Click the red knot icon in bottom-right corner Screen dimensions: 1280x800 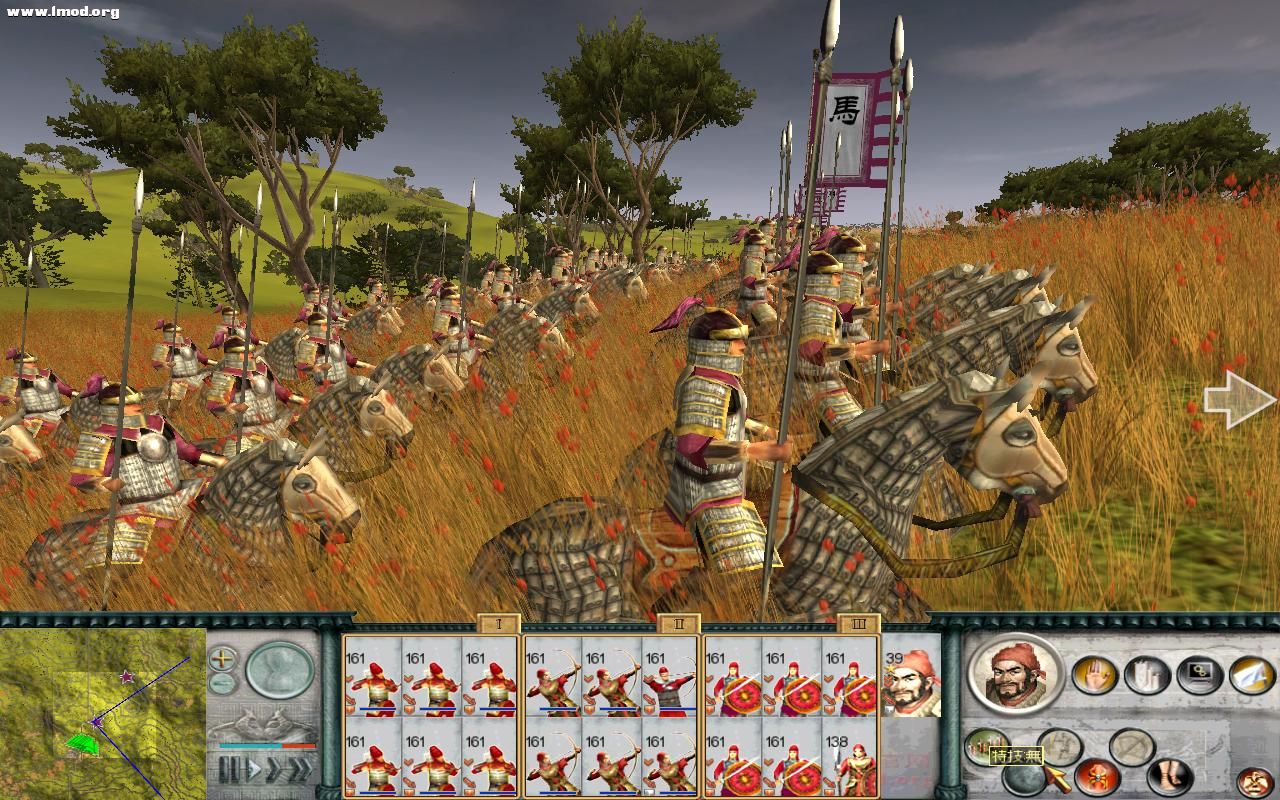[1253, 780]
